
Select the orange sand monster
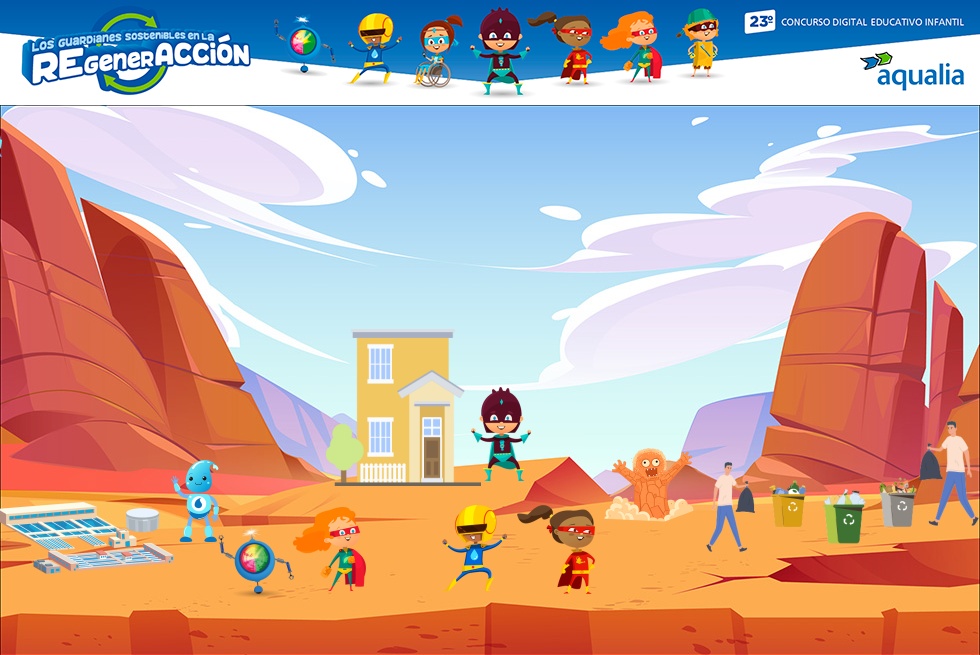653,482
